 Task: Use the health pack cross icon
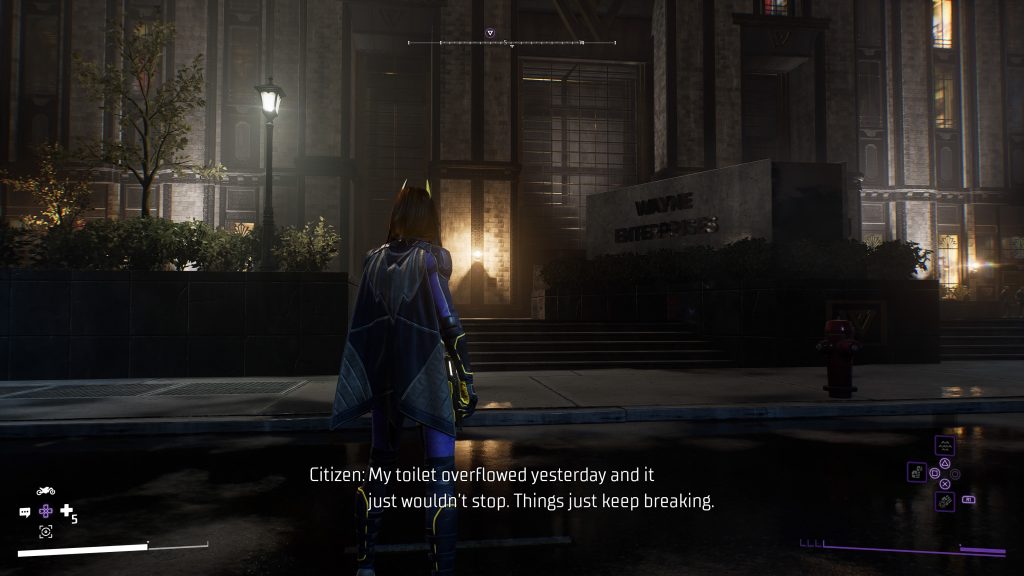tap(67, 511)
